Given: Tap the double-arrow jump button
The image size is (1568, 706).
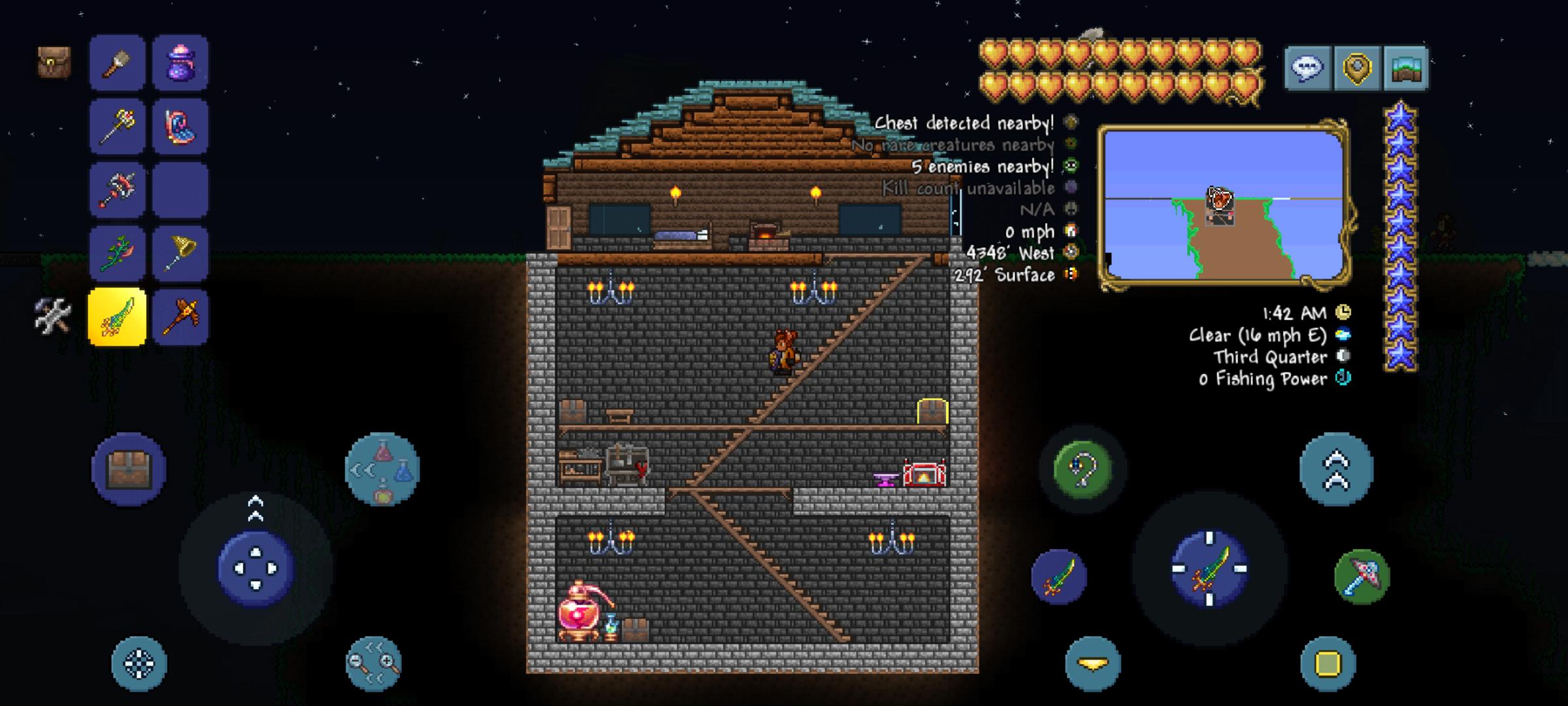Looking at the screenshot, I should (x=1336, y=469).
